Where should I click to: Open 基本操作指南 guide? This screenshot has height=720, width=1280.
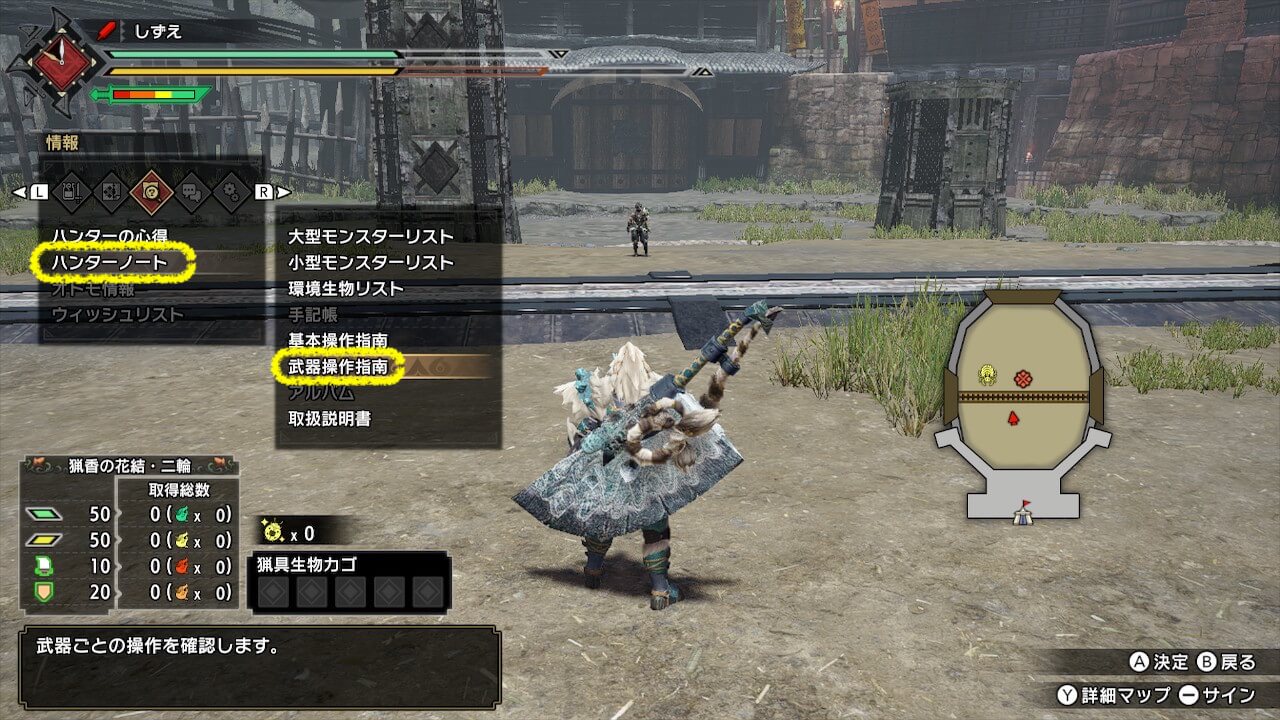(x=338, y=341)
